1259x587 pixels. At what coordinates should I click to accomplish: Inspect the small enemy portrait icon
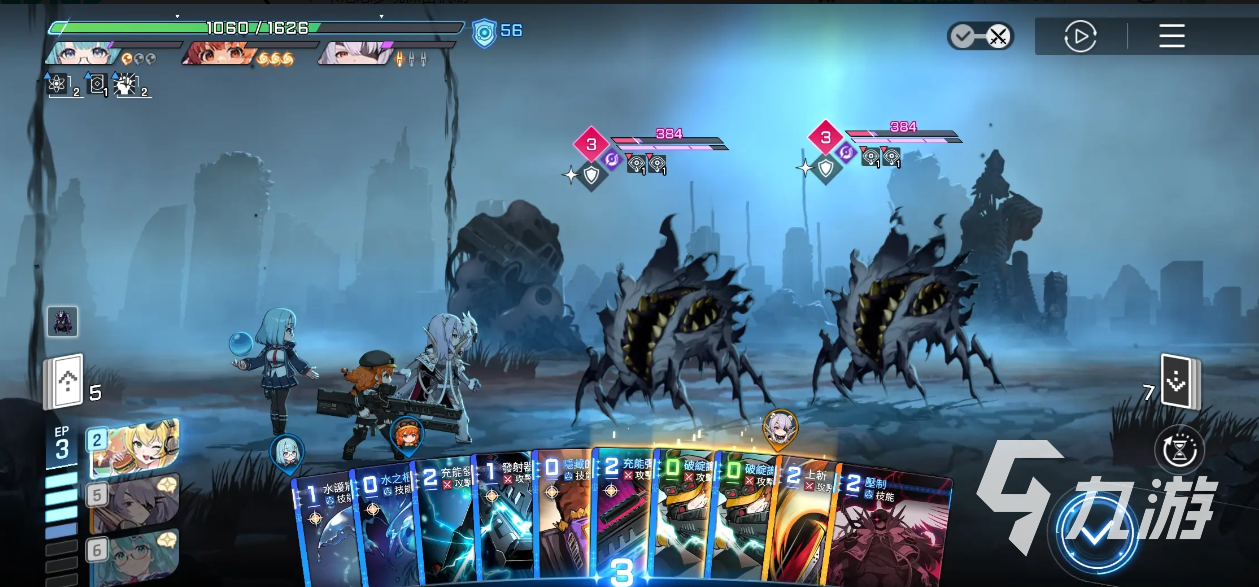click(x=62, y=322)
